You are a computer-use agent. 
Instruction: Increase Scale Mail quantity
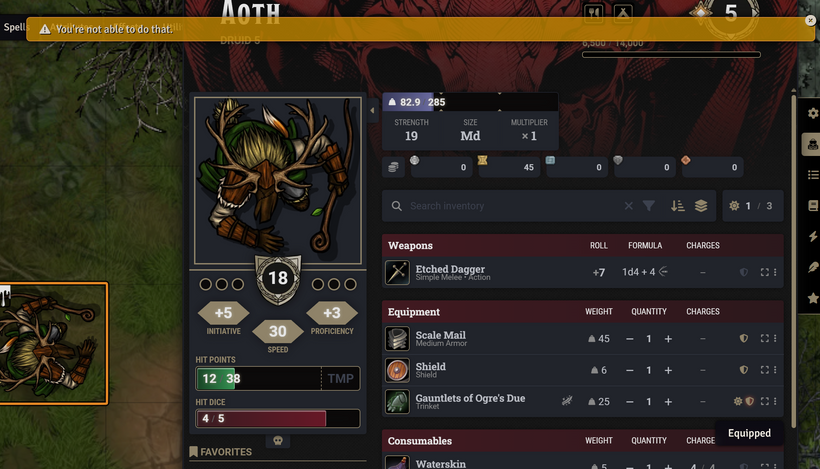pos(668,339)
